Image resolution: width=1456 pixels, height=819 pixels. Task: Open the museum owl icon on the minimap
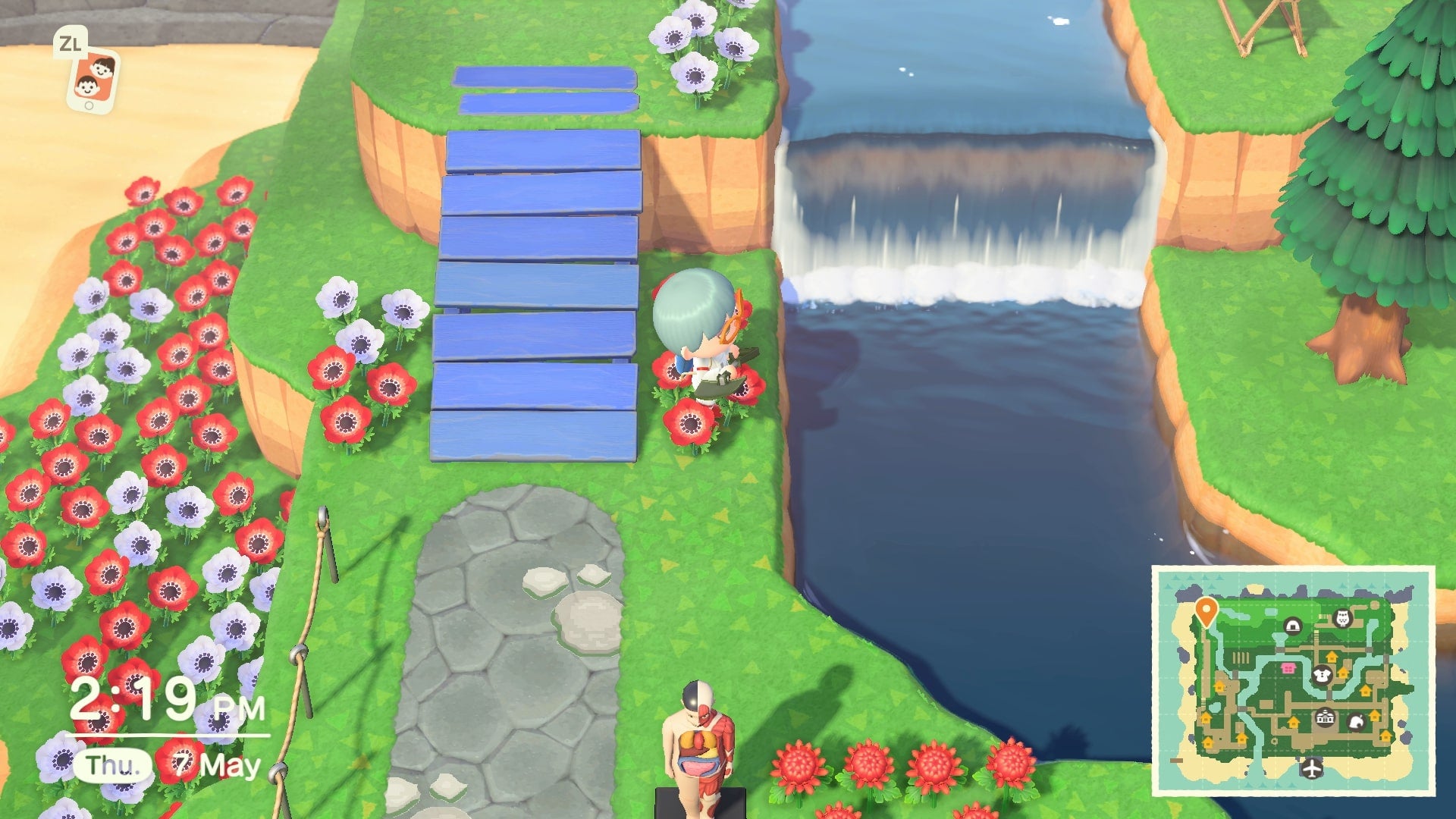pyautogui.click(x=1342, y=618)
